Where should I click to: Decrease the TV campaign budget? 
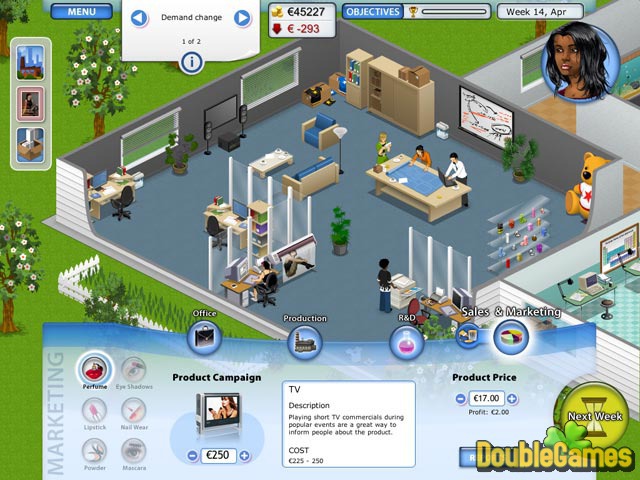click(192, 455)
